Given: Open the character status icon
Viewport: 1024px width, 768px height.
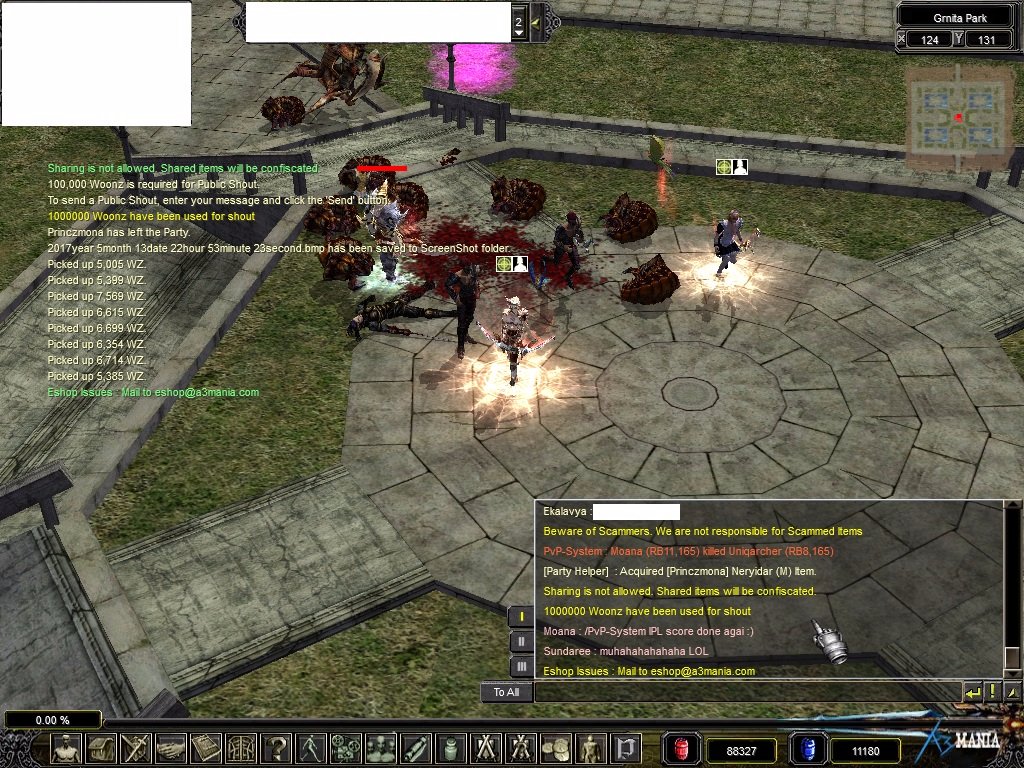Looking at the screenshot, I should pos(68,748).
